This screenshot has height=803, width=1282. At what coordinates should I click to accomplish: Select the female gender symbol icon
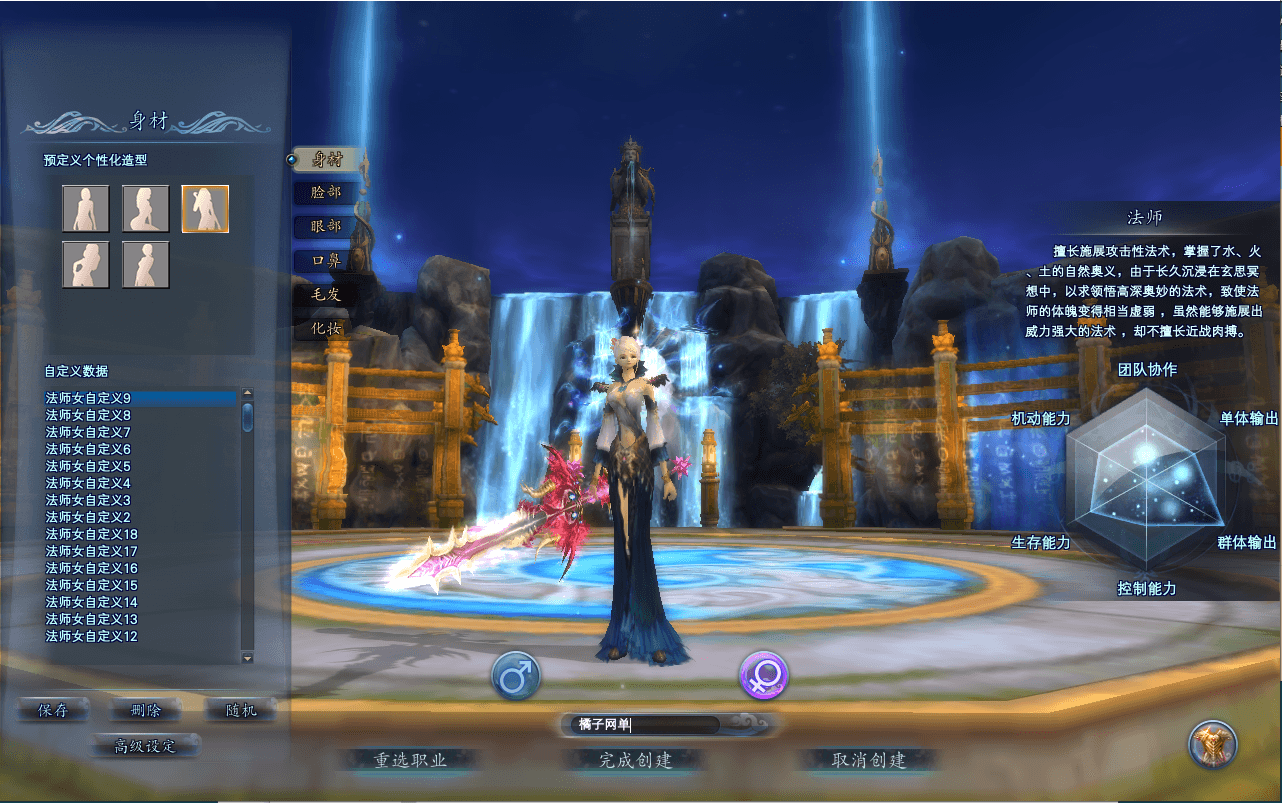763,676
